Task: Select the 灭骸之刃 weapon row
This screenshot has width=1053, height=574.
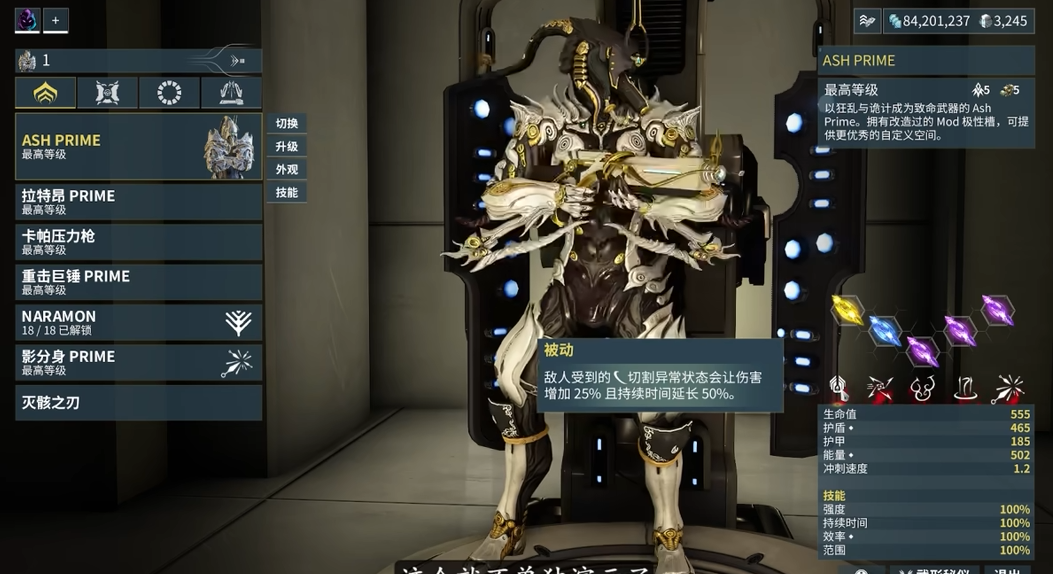Action: [138, 403]
